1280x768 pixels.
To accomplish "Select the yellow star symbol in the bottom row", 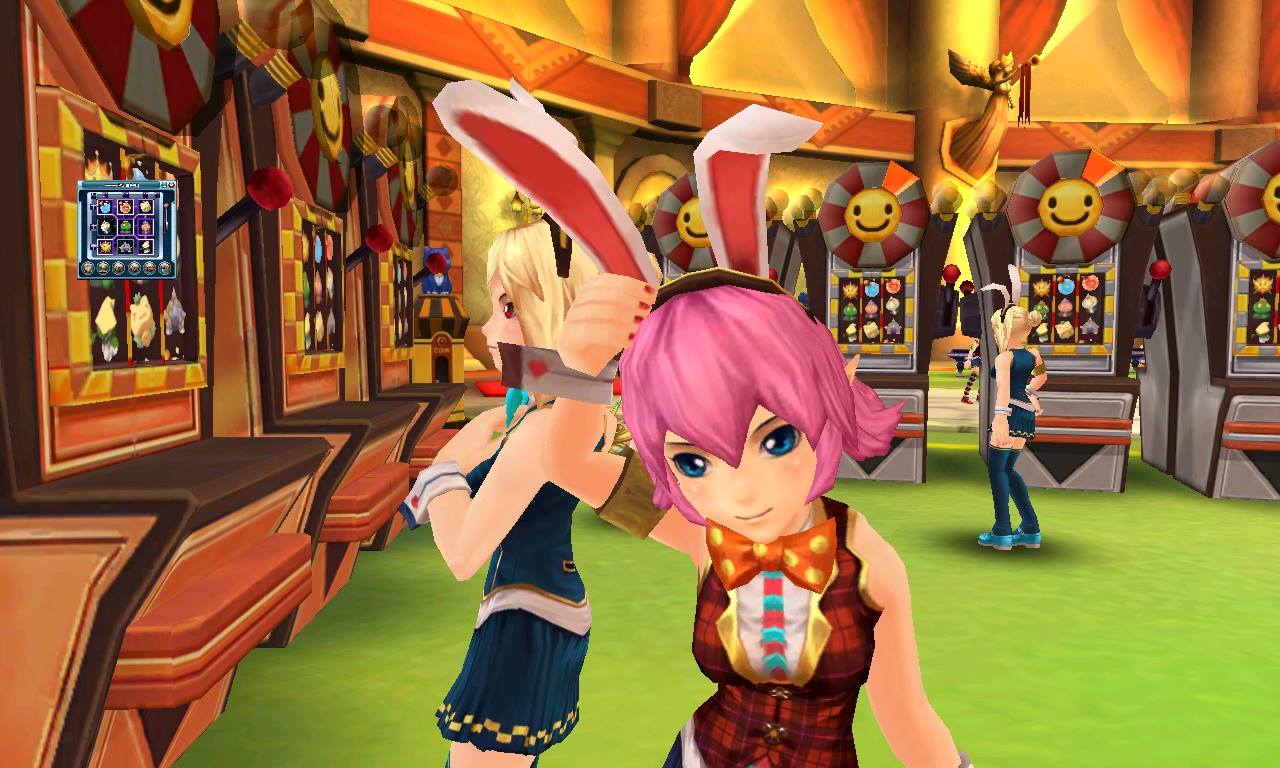I will click(104, 247).
